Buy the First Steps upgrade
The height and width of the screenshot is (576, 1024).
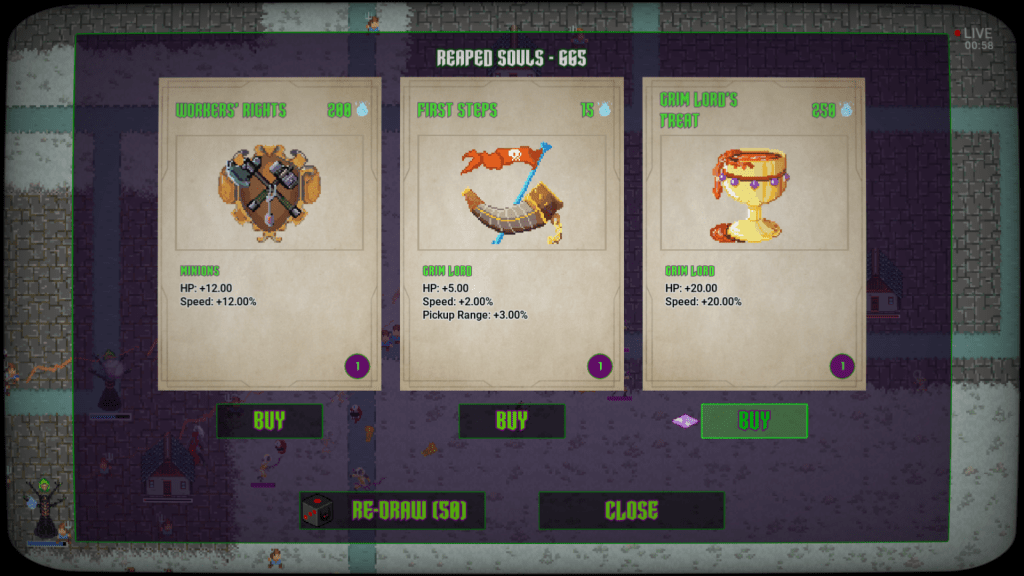click(x=511, y=421)
